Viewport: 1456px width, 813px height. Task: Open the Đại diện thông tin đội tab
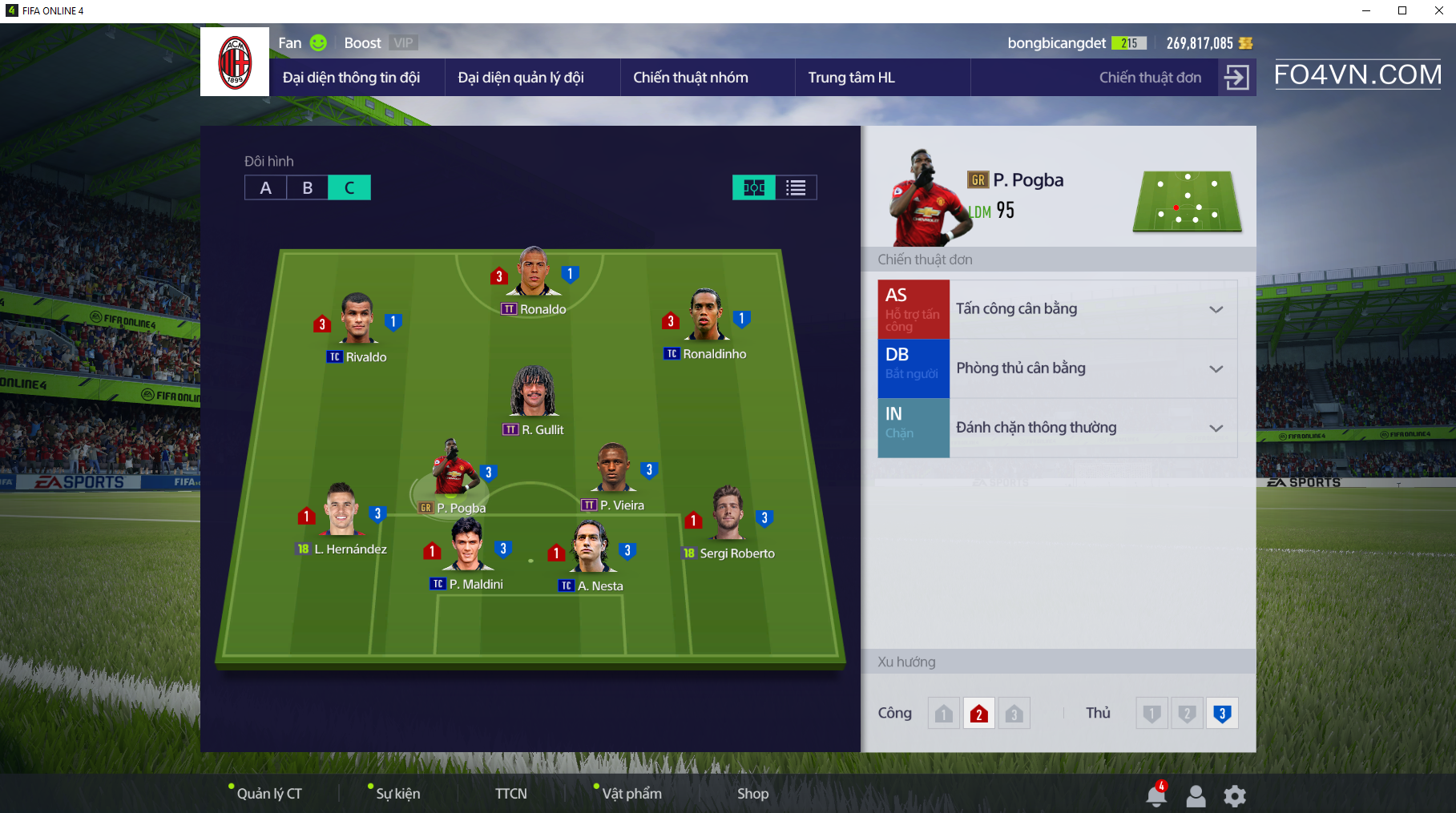[351, 78]
